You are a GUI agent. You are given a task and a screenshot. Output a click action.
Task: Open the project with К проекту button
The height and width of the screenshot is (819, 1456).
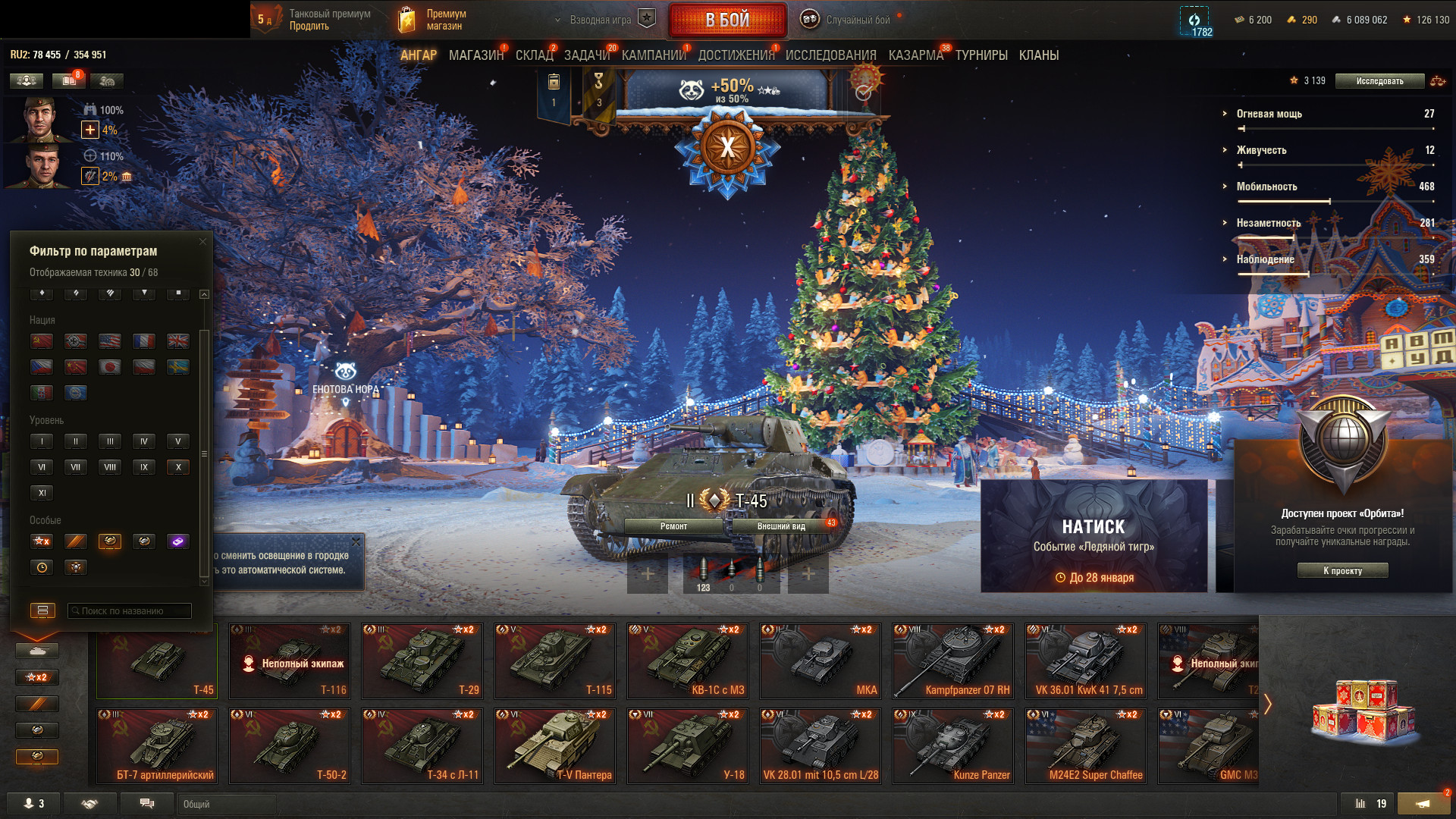coord(1342,571)
